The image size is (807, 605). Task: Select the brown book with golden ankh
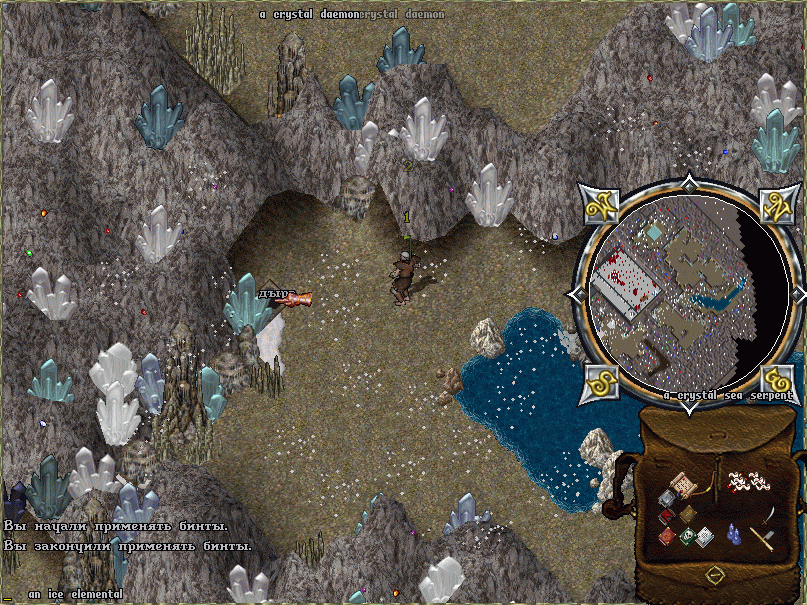[x=687, y=513]
